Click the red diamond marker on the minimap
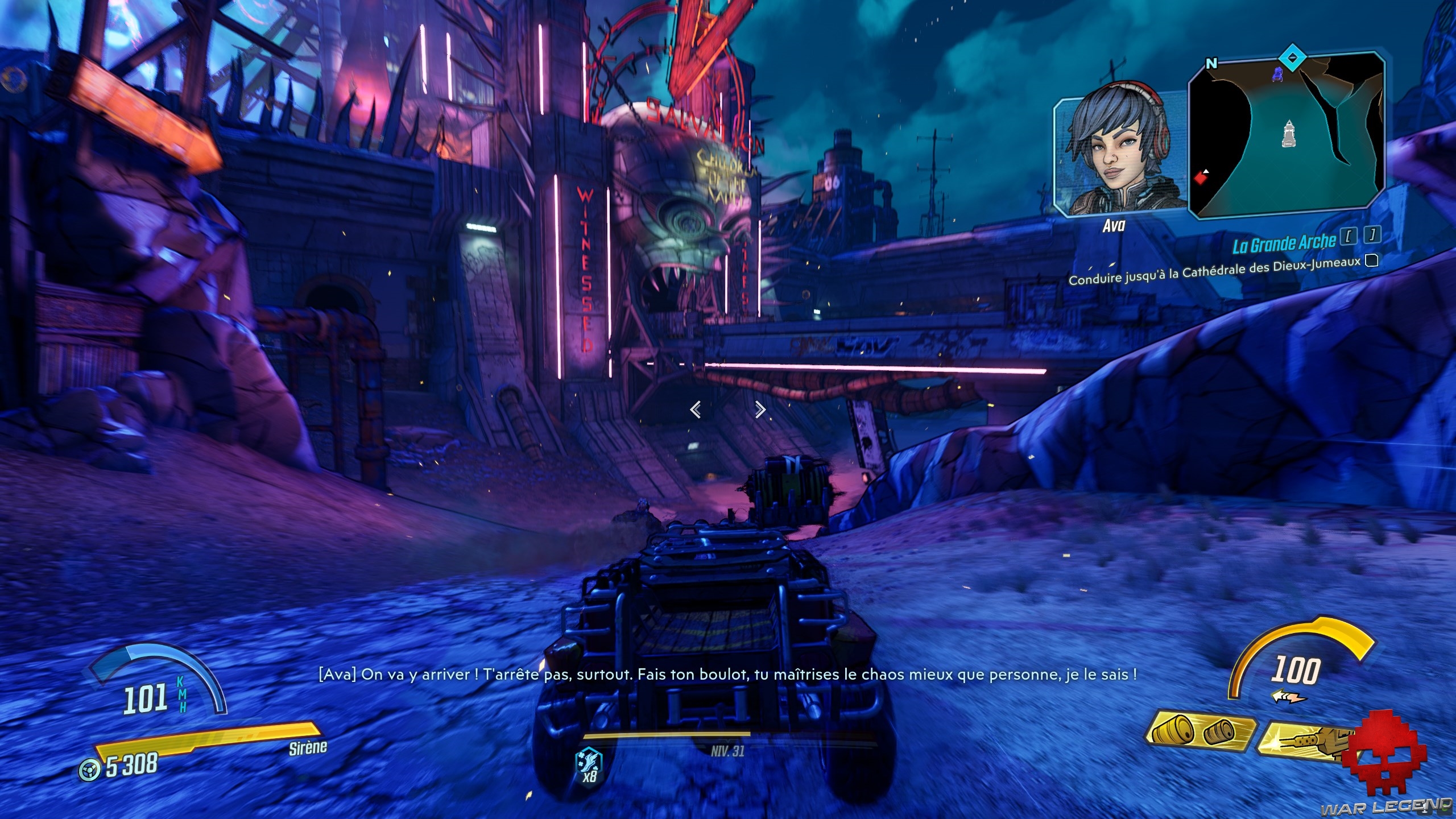The image size is (1456, 819). (x=1200, y=178)
